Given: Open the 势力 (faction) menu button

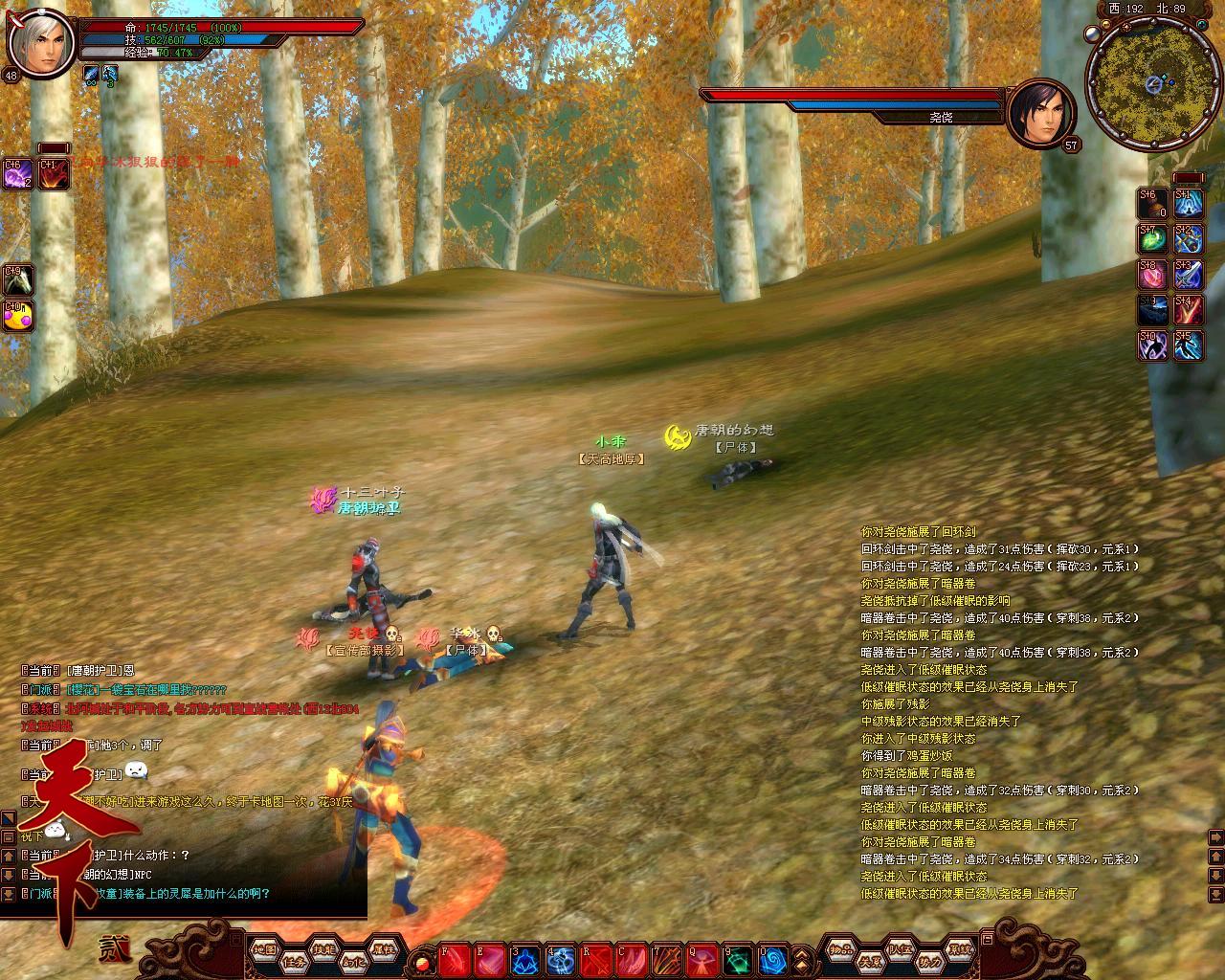Looking at the screenshot, I should (928, 960).
